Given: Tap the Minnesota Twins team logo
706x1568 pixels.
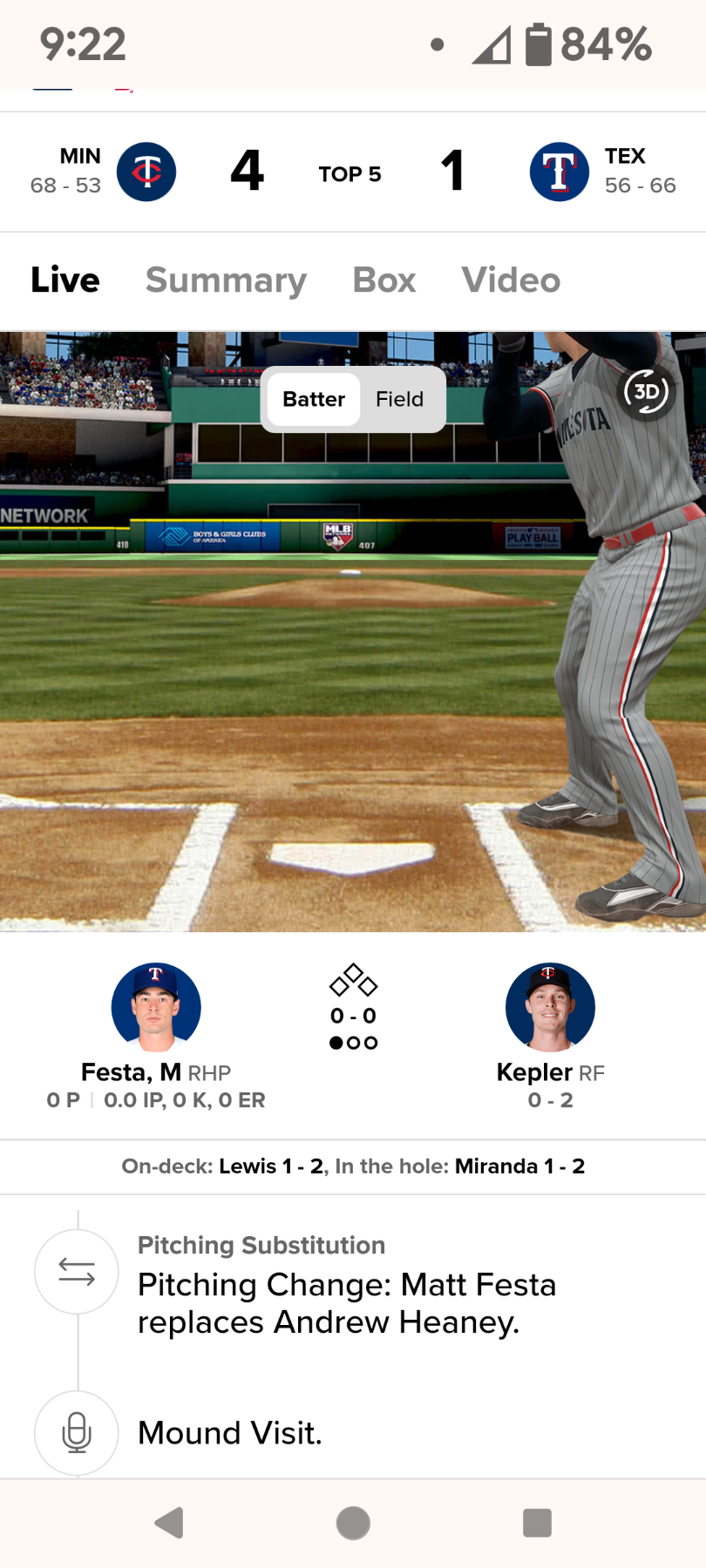Looking at the screenshot, I should pos(146,172).
